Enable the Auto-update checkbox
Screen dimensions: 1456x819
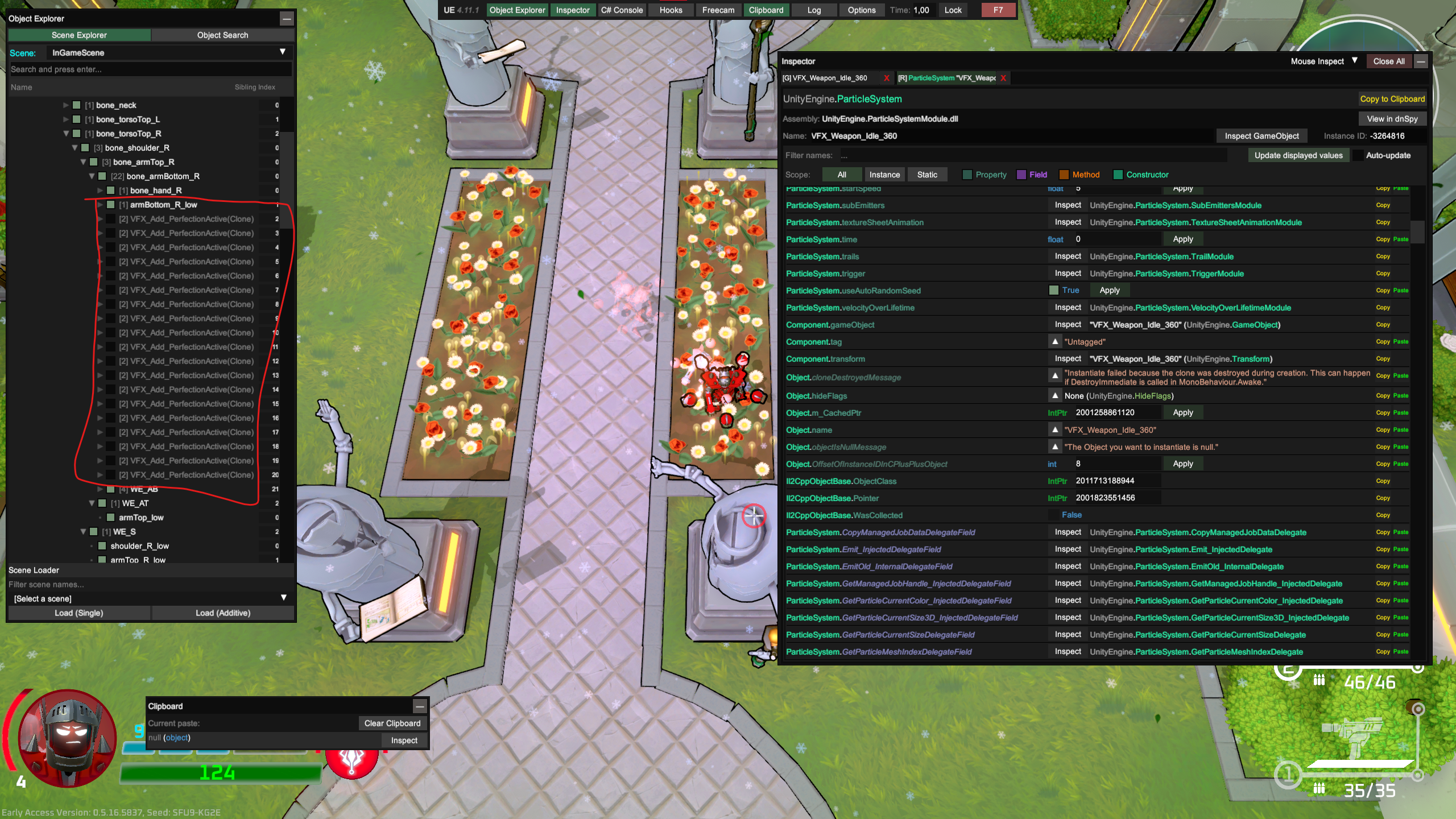1358,156
